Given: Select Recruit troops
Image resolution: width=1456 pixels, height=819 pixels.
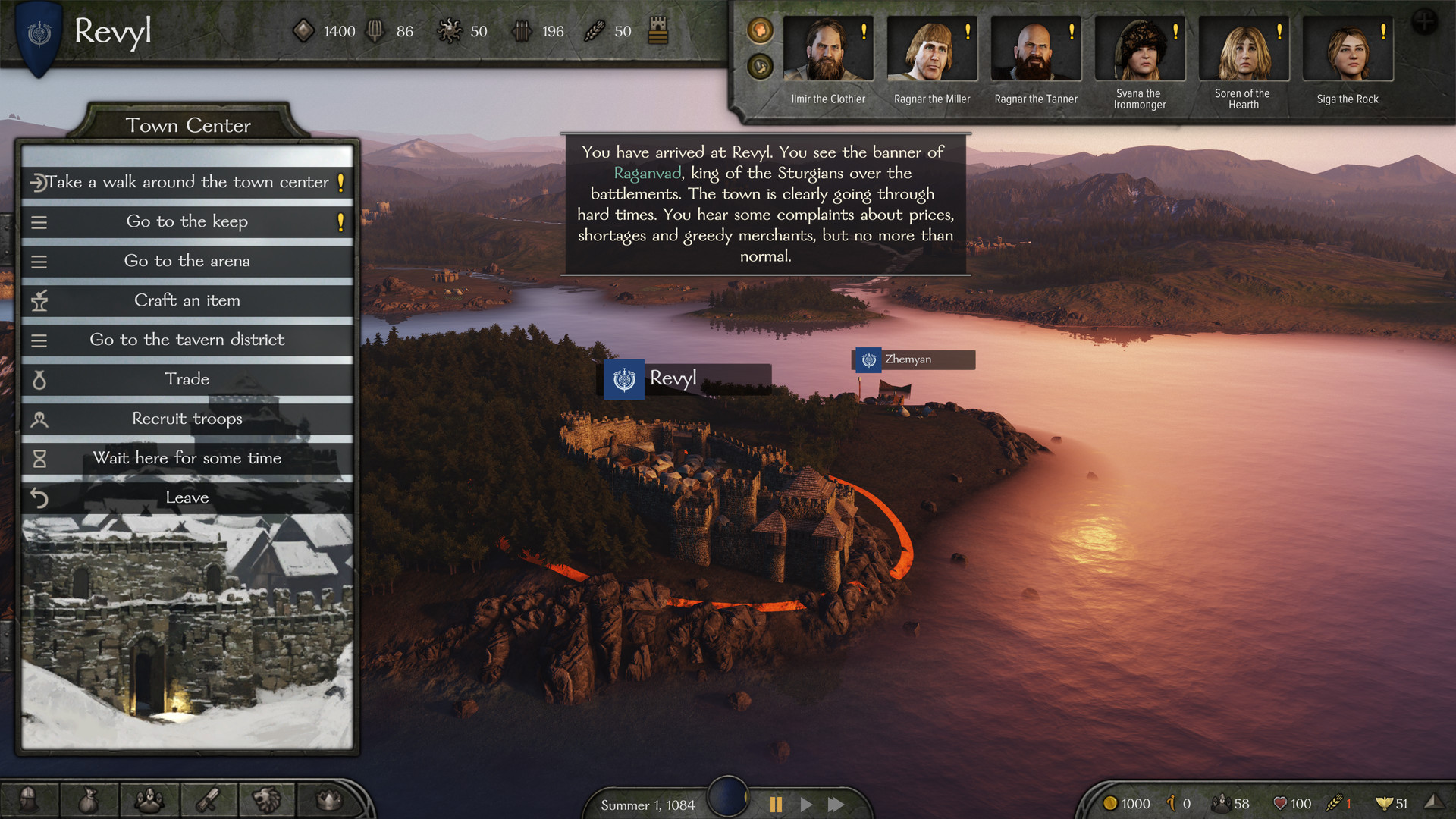Looking at the screenshot, I should 187,419.
